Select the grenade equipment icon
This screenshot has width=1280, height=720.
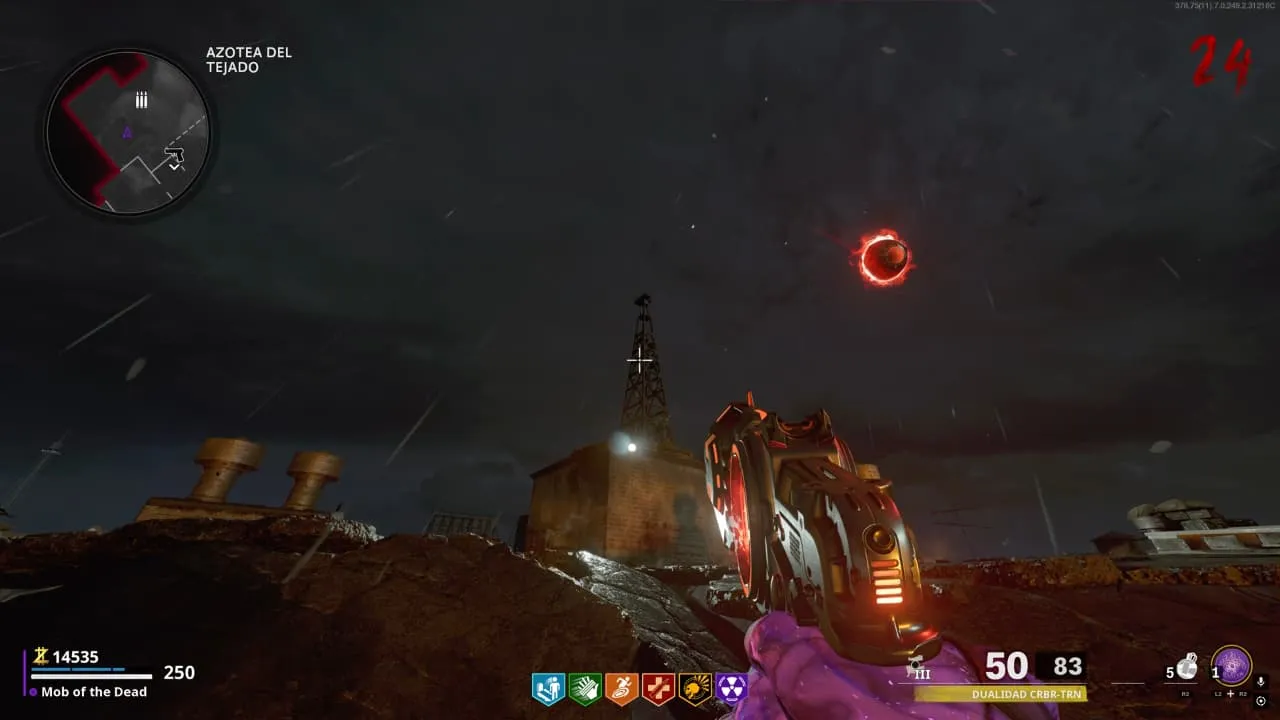click(x=1187, y=666)
